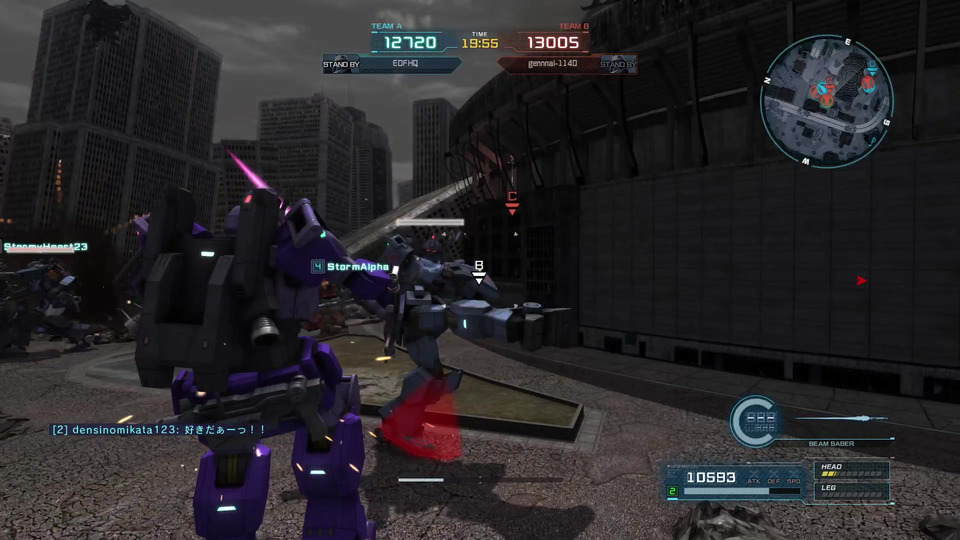Open the chat message from densinomikata123

click(159, 429)
